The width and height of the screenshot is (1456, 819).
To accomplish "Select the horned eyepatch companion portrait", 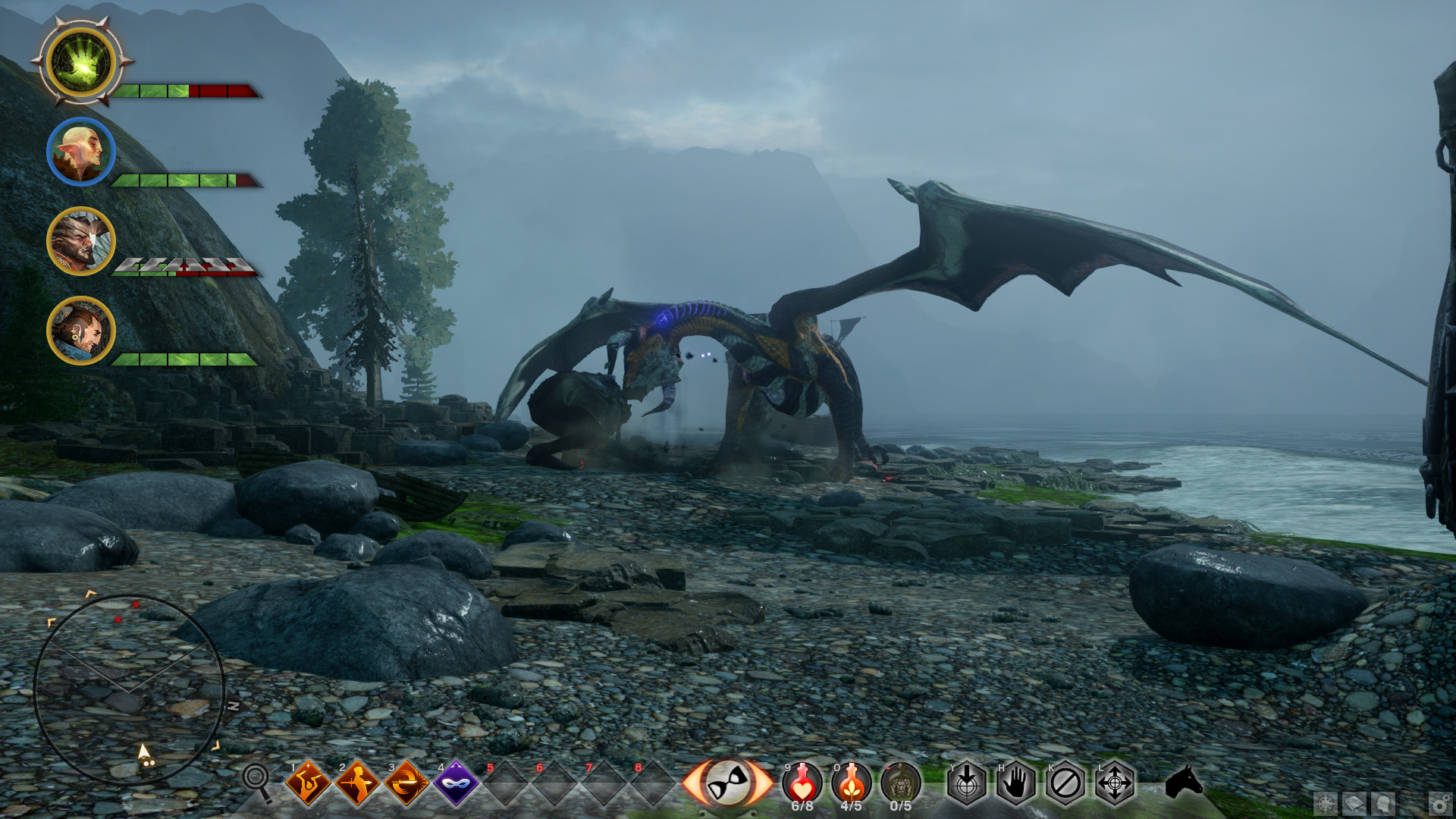I will [81, 241].
